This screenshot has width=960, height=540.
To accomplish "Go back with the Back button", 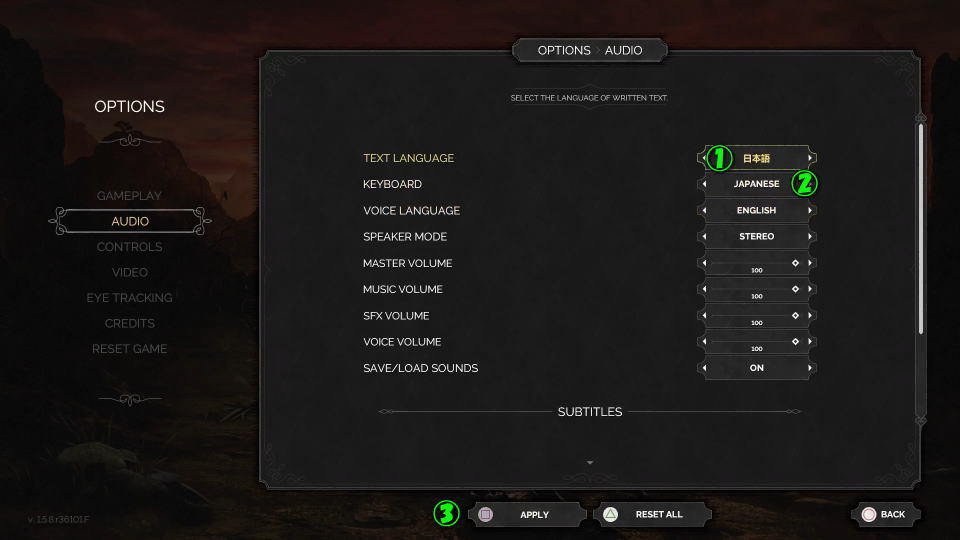I will 884,514.
